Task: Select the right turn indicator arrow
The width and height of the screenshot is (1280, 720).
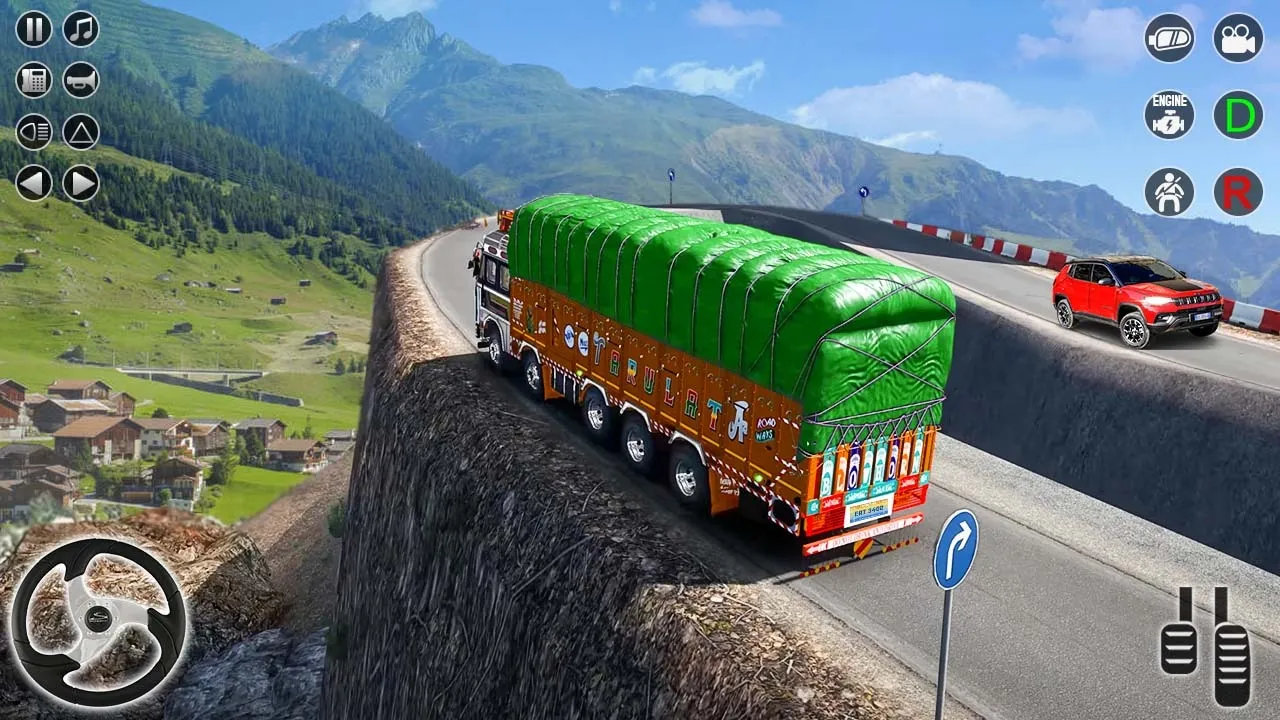Action: point(80,184)
